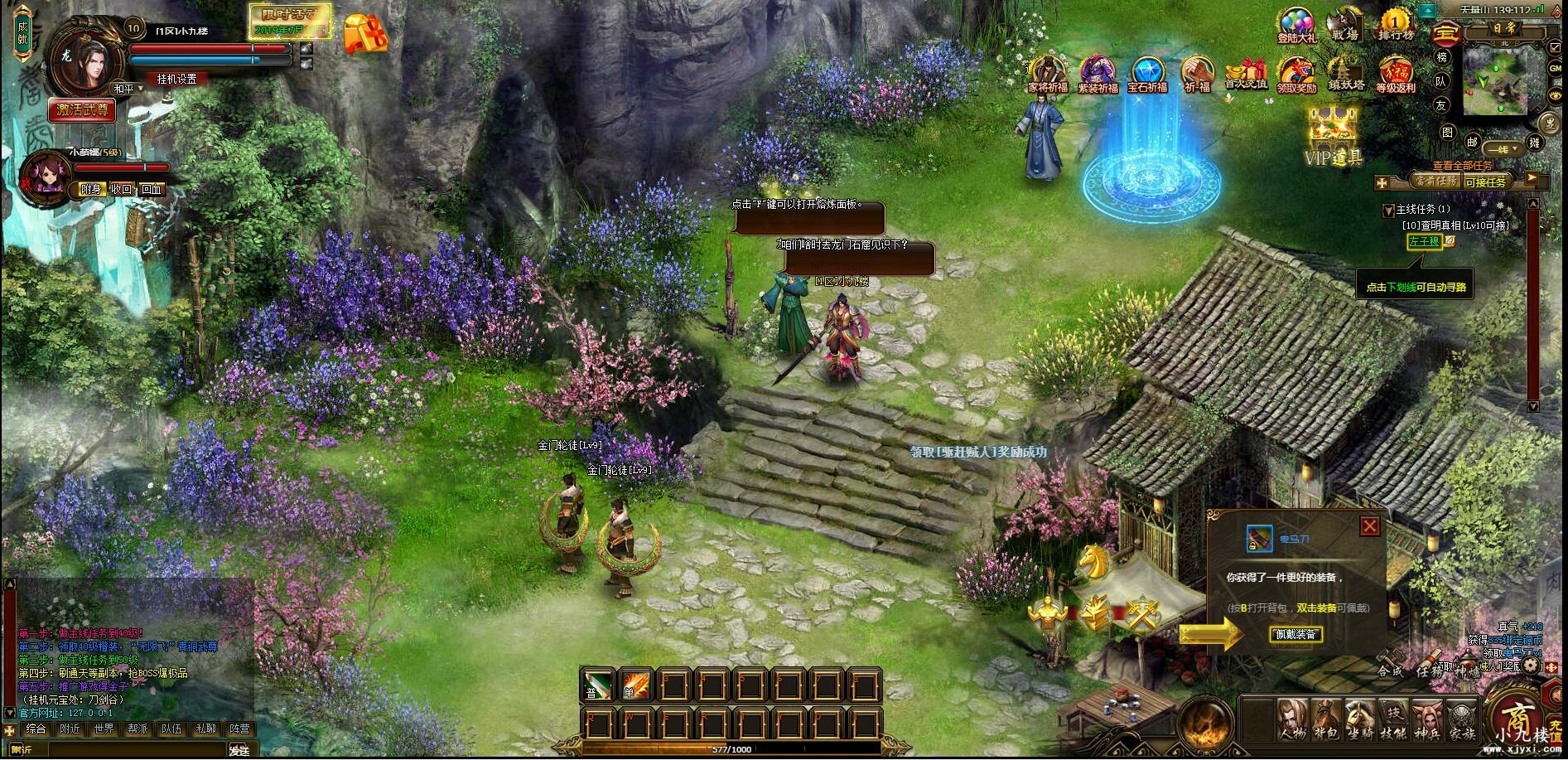Open the 宝石祈福 gem blessing icon

(x=1147, y=75)
